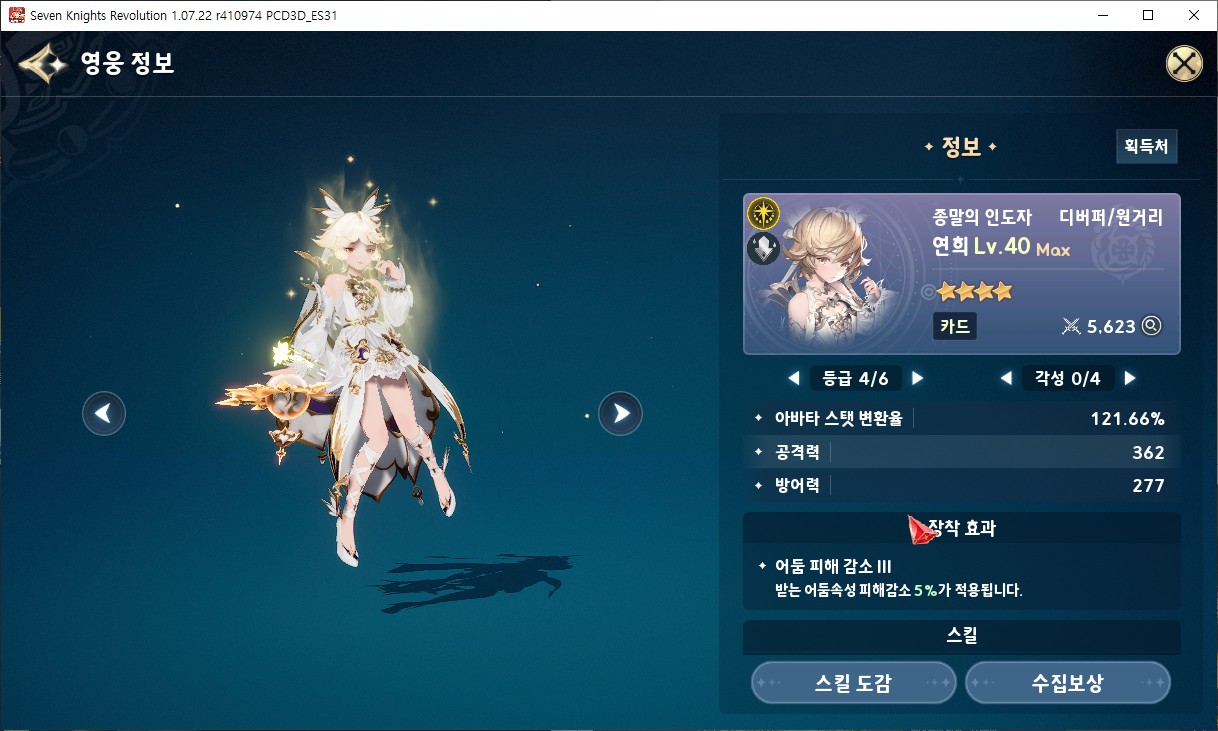The image size is (1218, 731).
Task: Decrease the 각성 awakening level
Action: 1006,378
